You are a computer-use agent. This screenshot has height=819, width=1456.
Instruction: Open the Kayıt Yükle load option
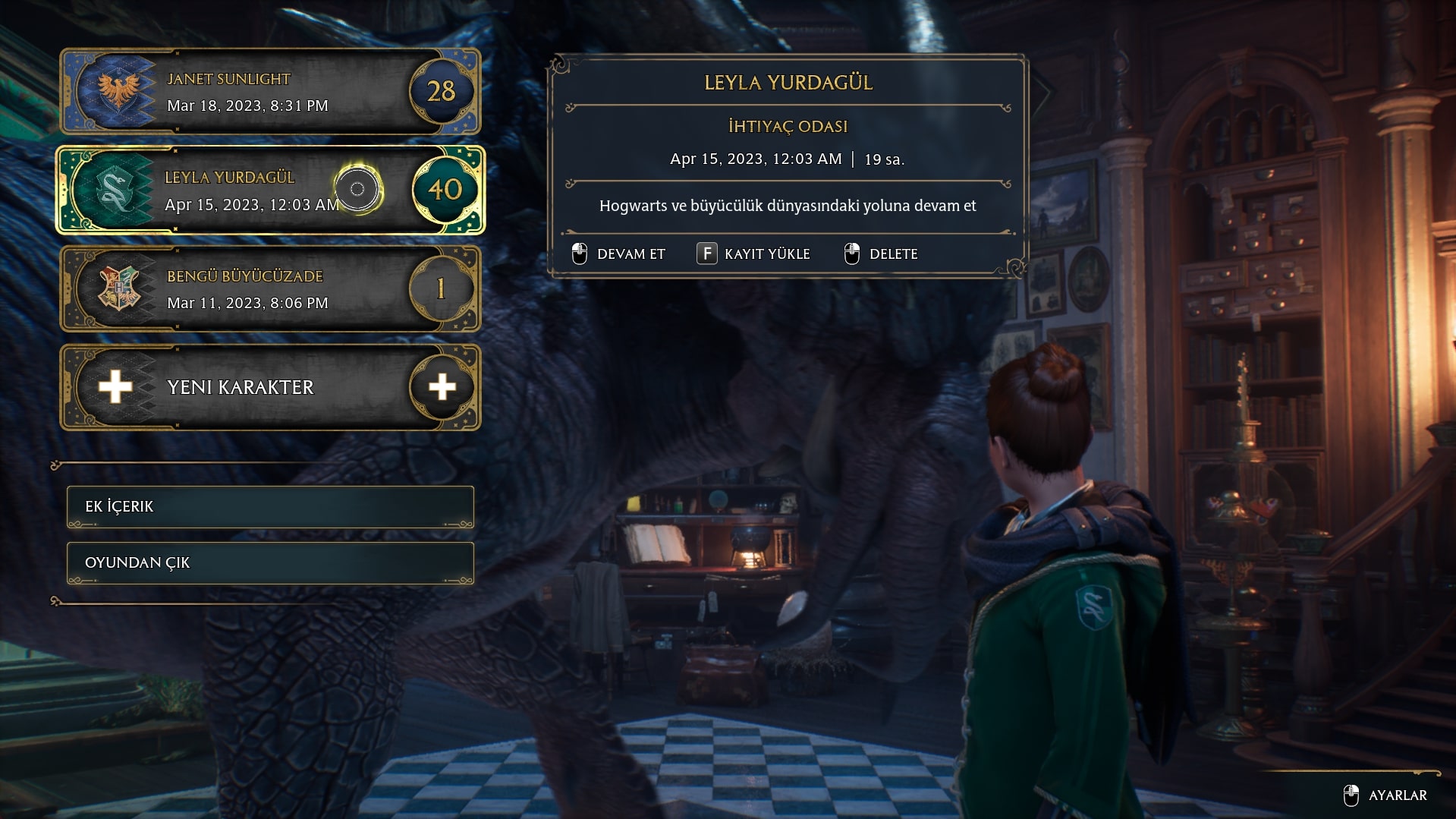click(x=754, y=254)
